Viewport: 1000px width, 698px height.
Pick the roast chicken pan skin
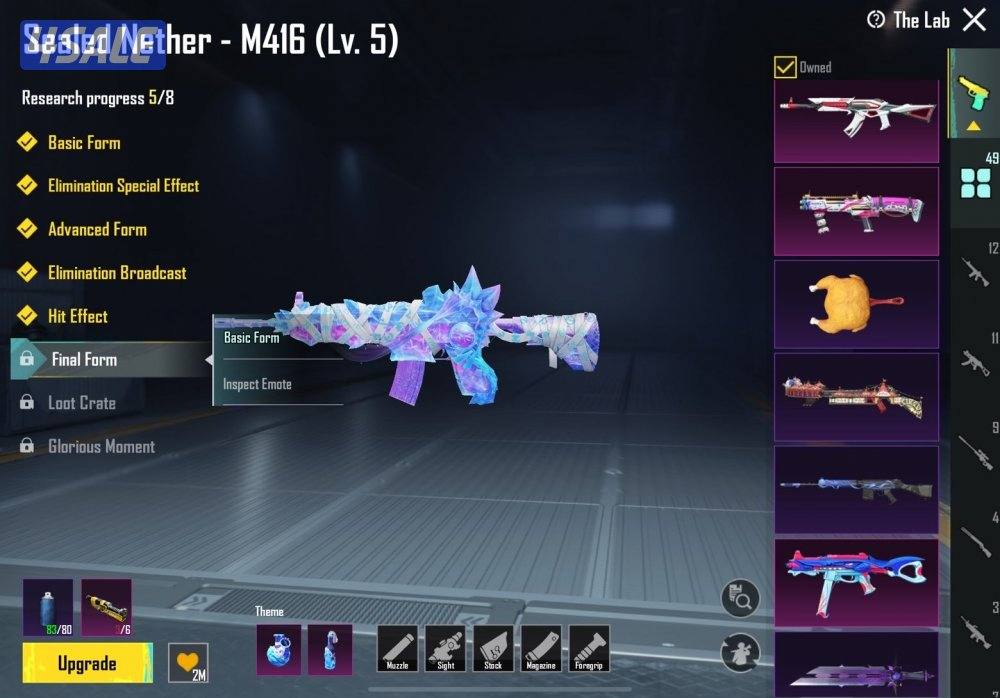coord(856,303)
